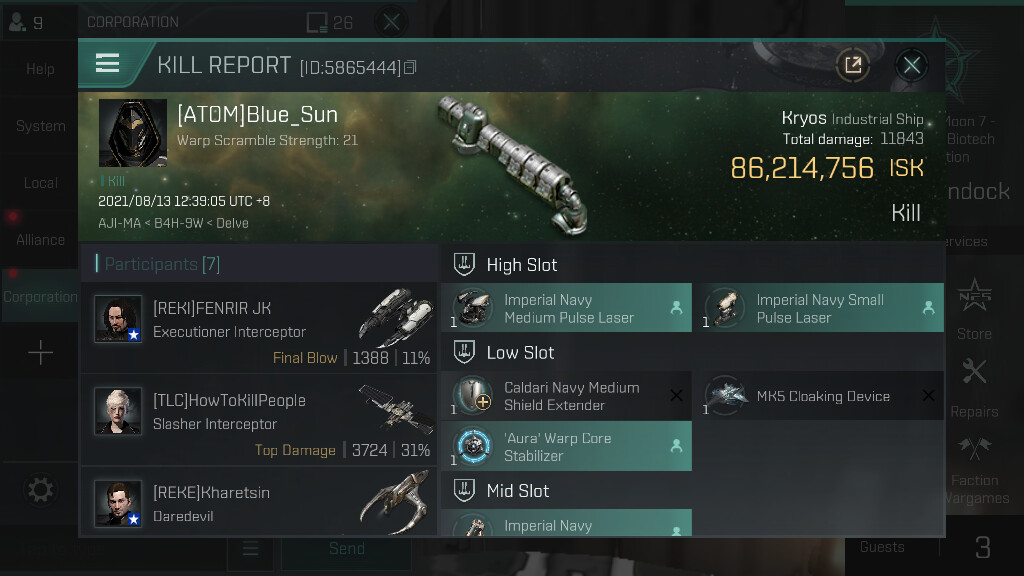Add a new chat channel
The width and height of the screenshot is (1024, 576).
click(x=40, y=353)
